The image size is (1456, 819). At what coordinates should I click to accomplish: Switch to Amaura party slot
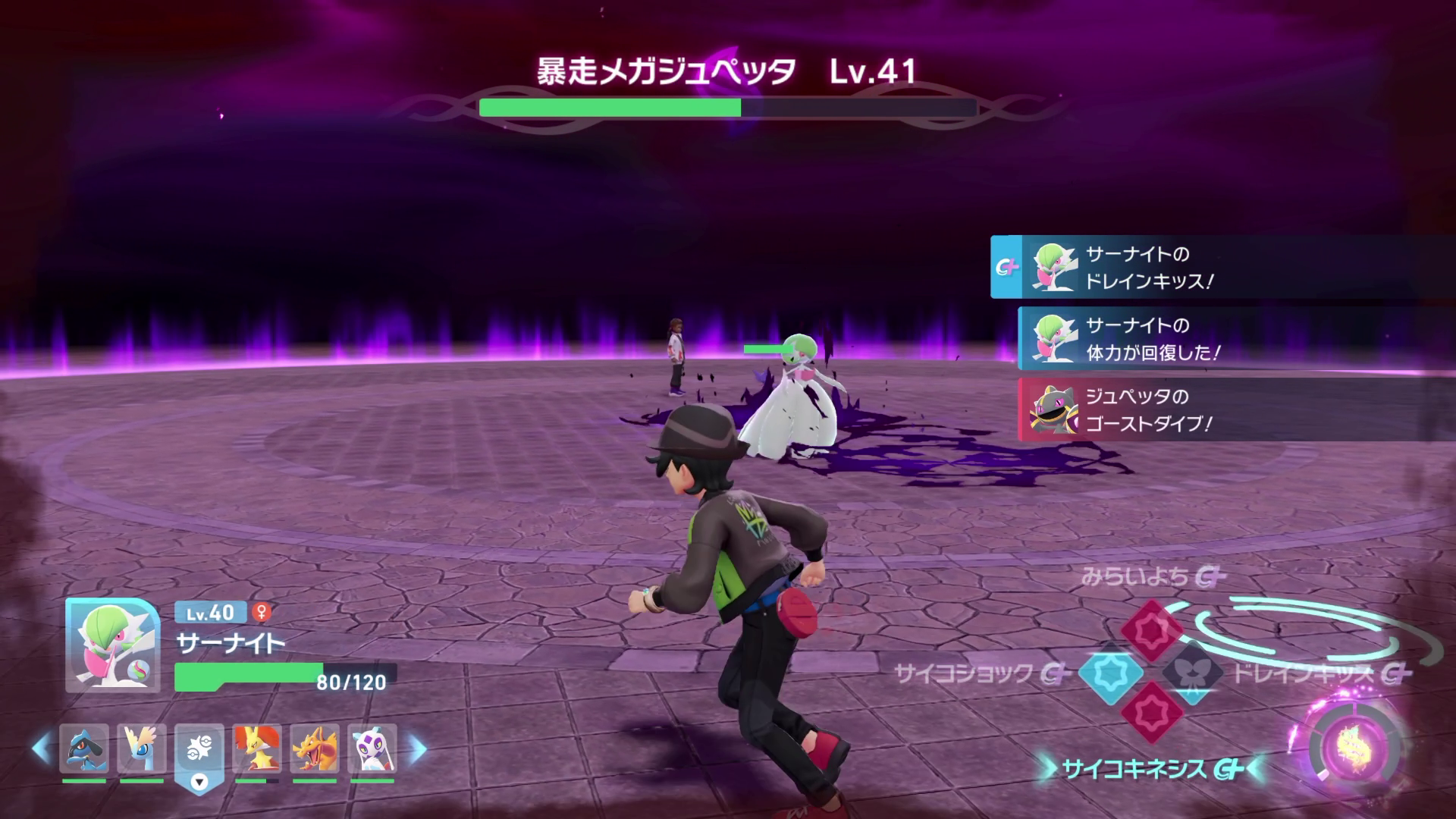point(141,748)
